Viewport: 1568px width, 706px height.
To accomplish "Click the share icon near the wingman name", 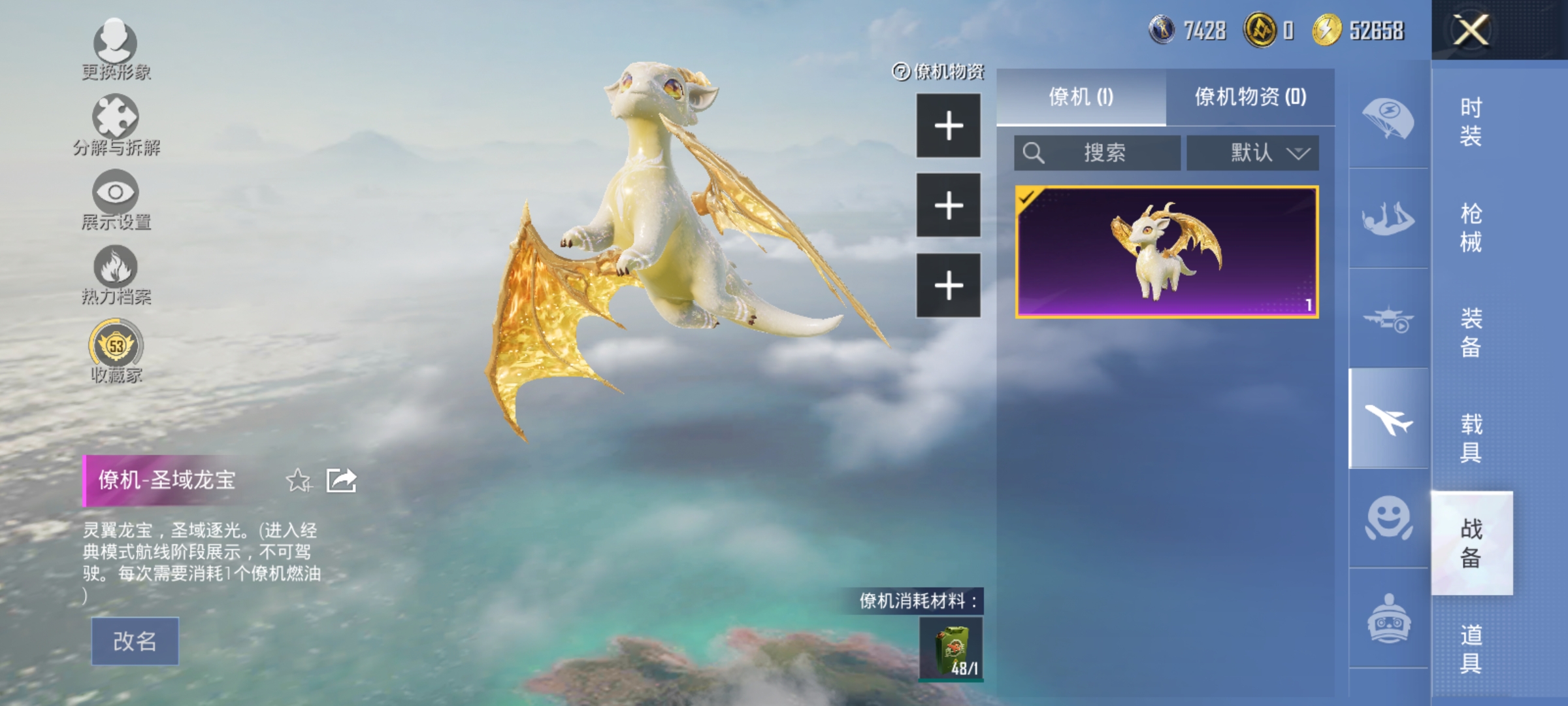I will click(x=342, y=480).
